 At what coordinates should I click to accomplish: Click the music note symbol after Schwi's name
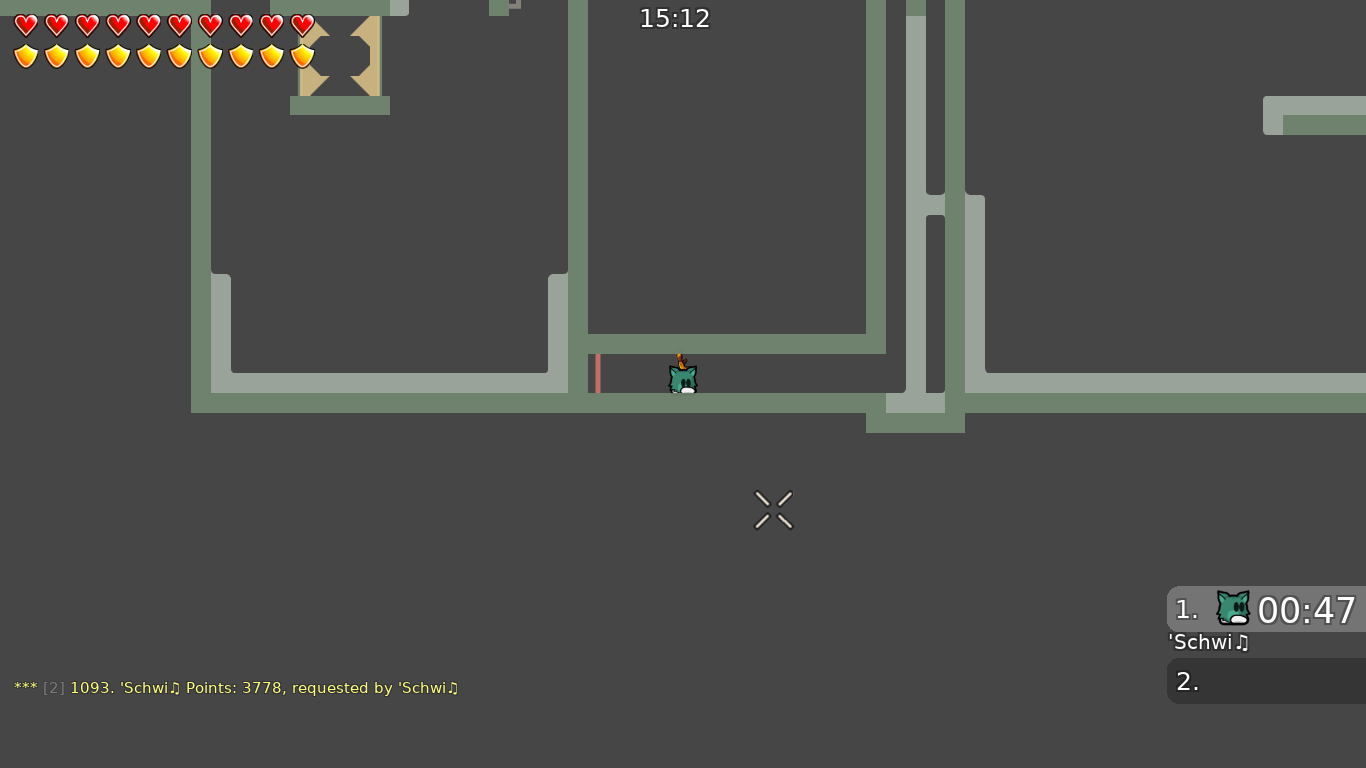[1244, 642]
